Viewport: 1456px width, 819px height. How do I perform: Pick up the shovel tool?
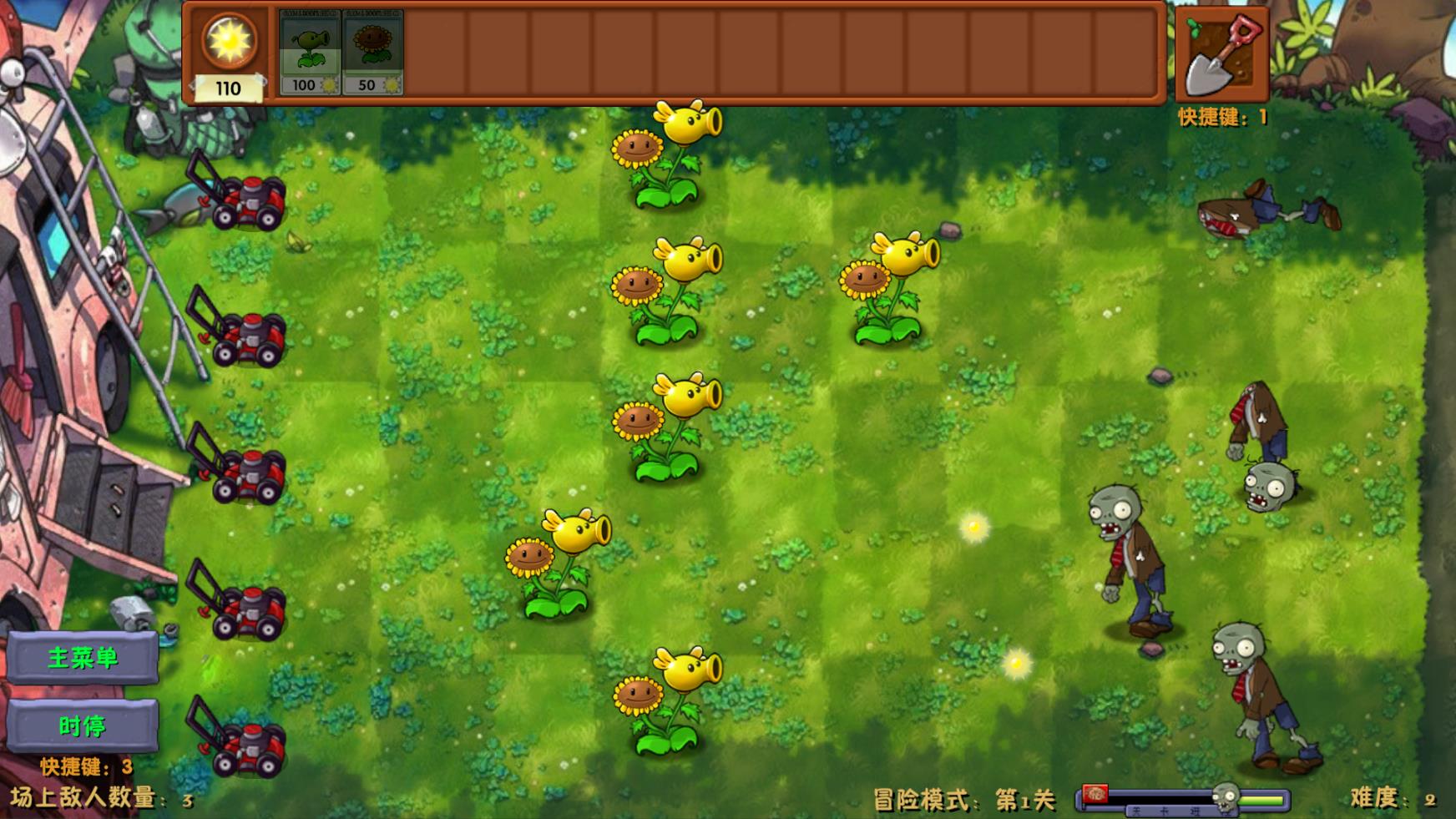click(1221, 53)
